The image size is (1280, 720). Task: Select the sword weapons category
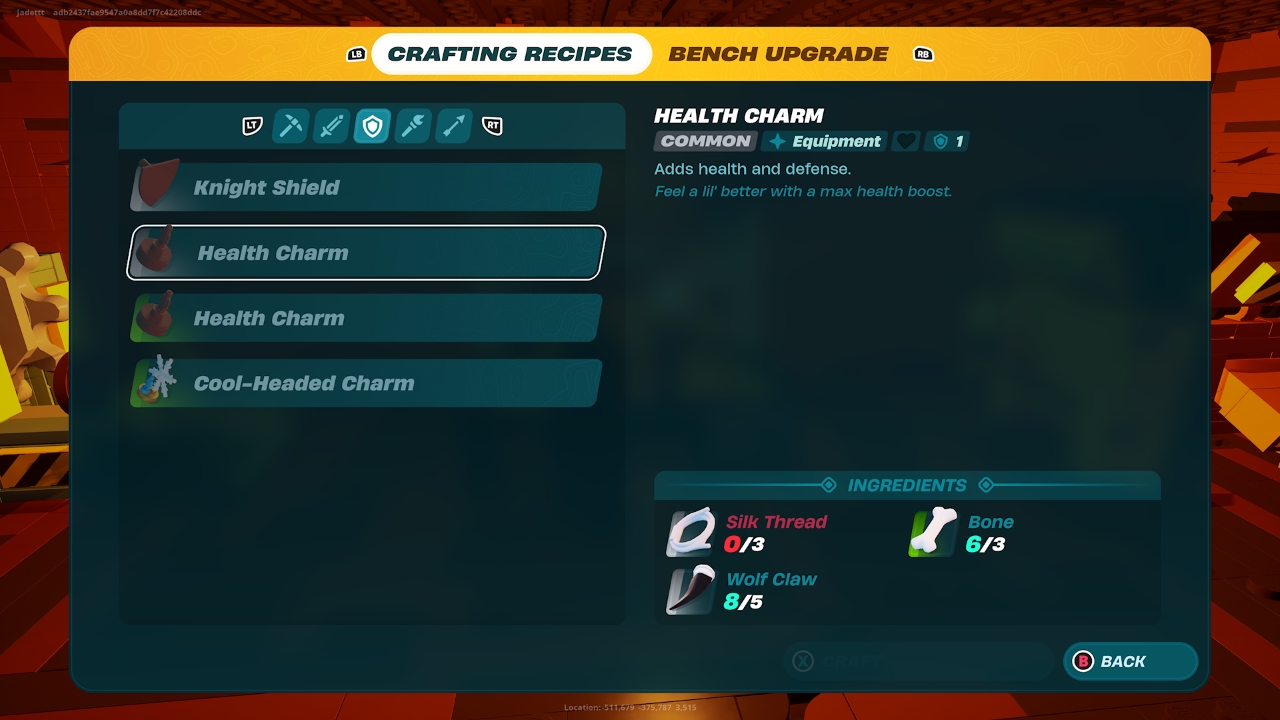[x=331, y=126]
